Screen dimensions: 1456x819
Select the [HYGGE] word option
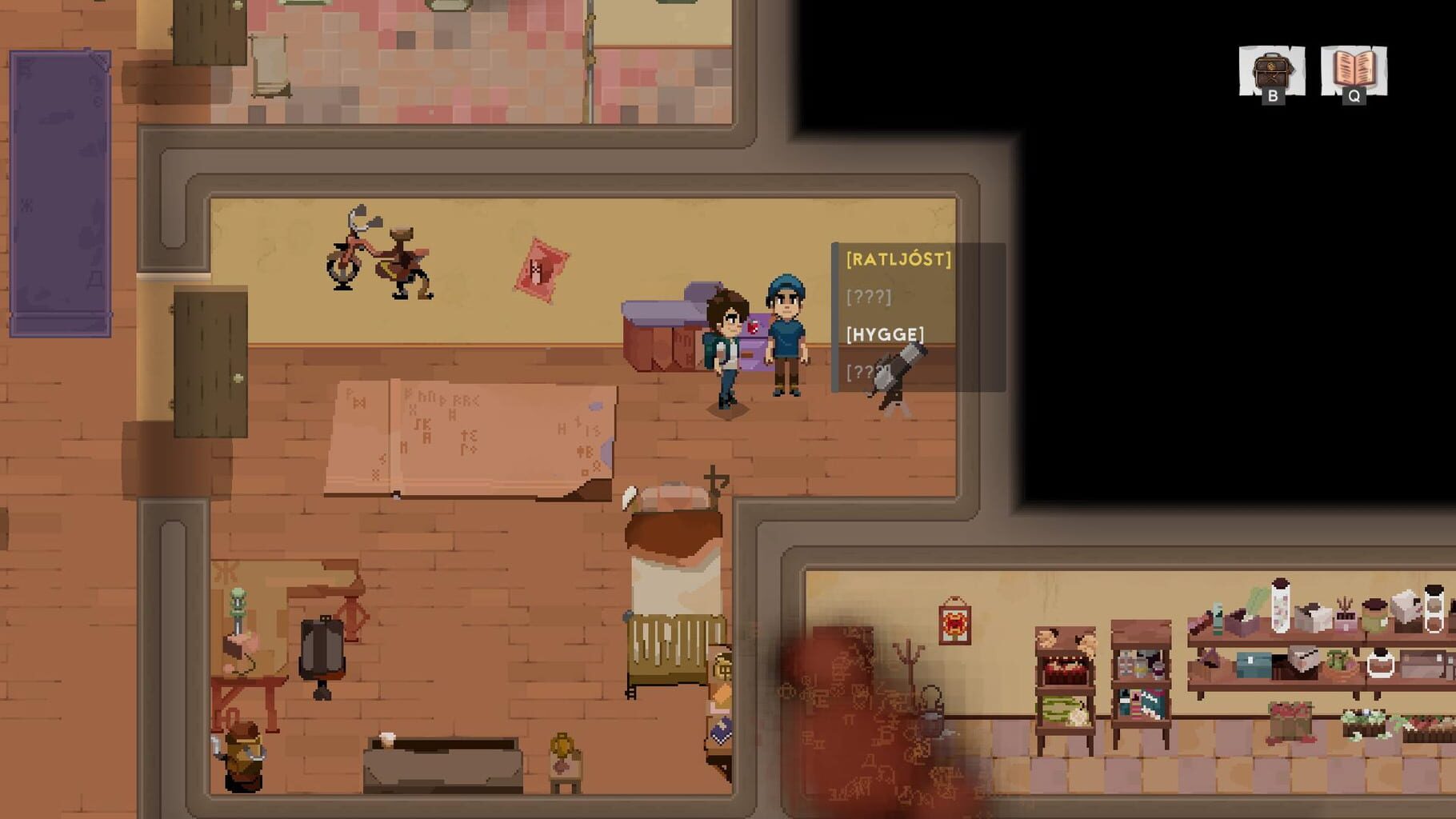(883, 335)
